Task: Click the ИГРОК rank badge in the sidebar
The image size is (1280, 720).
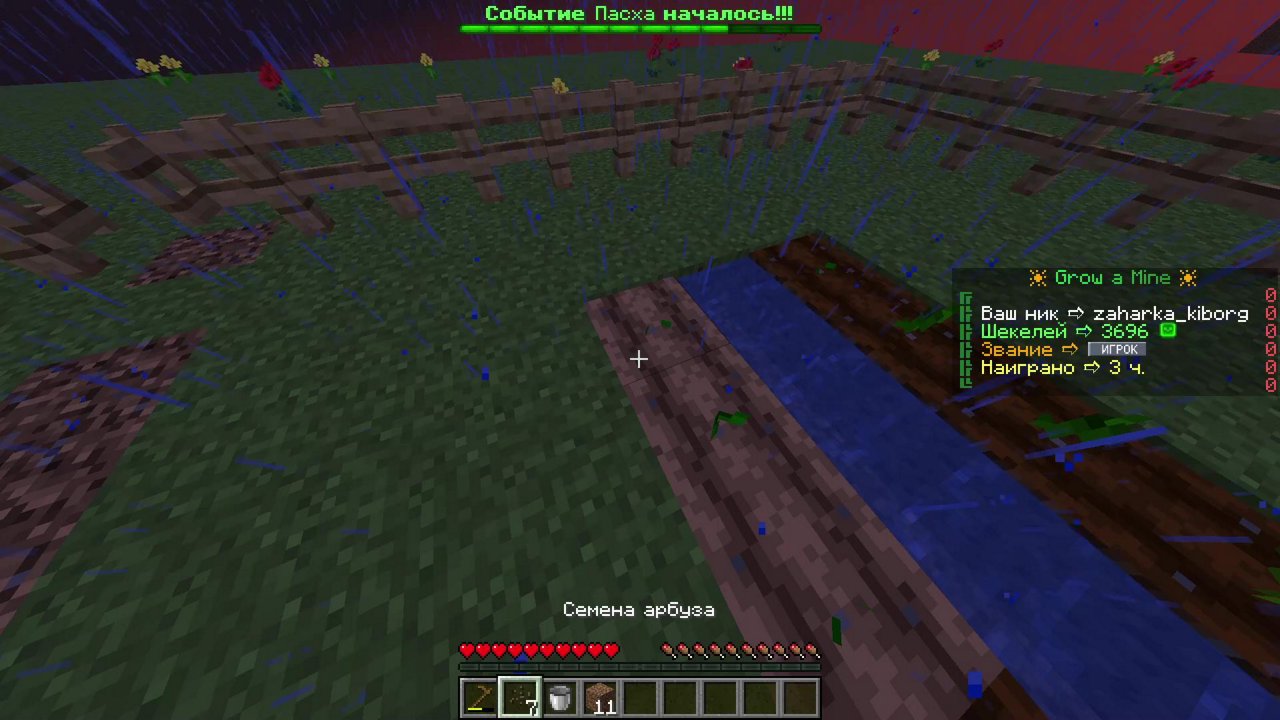Action: pyautogui.click(x=1117, y=349)
